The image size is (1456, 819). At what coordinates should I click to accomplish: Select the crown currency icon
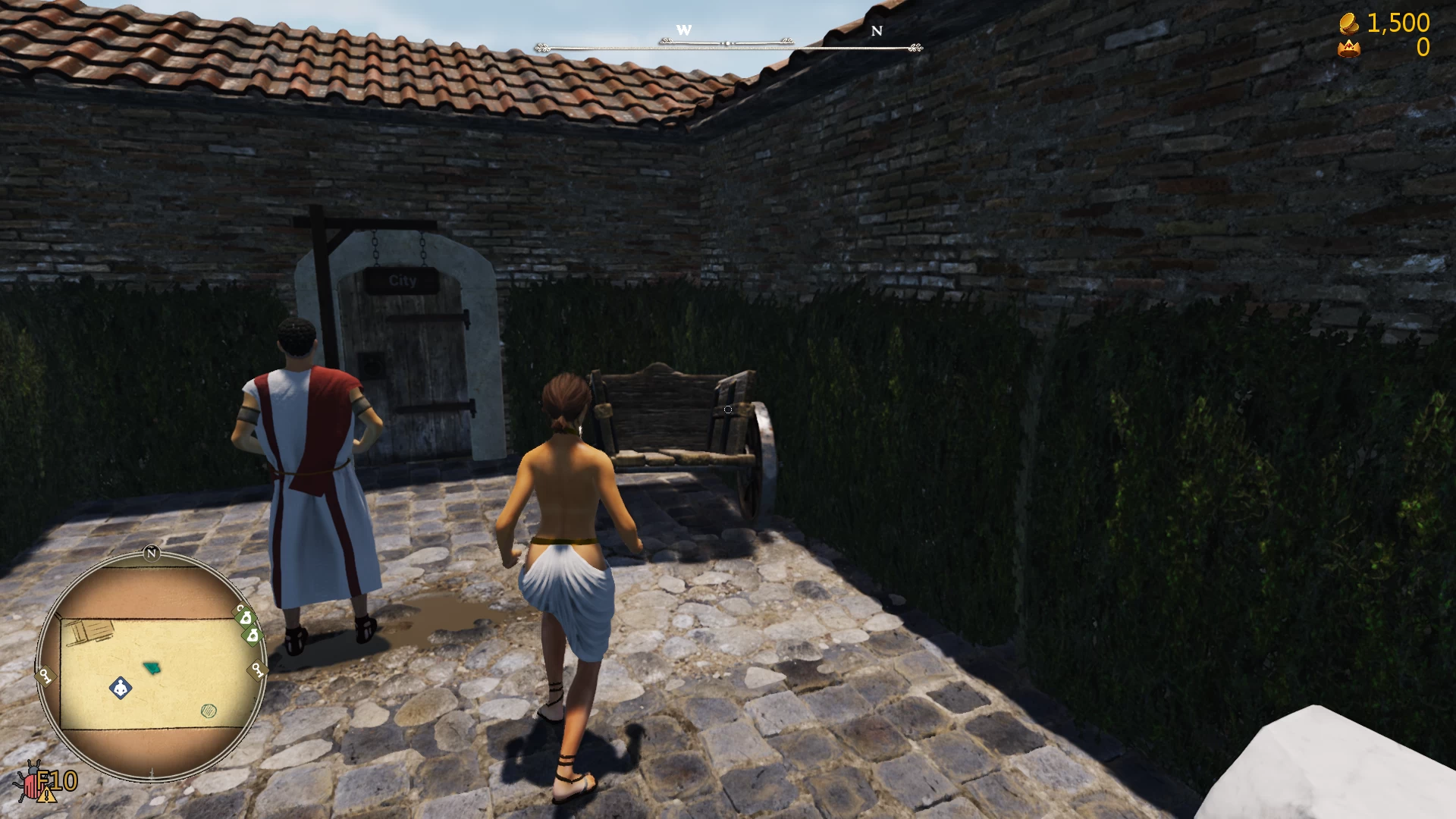[1349, 49]
